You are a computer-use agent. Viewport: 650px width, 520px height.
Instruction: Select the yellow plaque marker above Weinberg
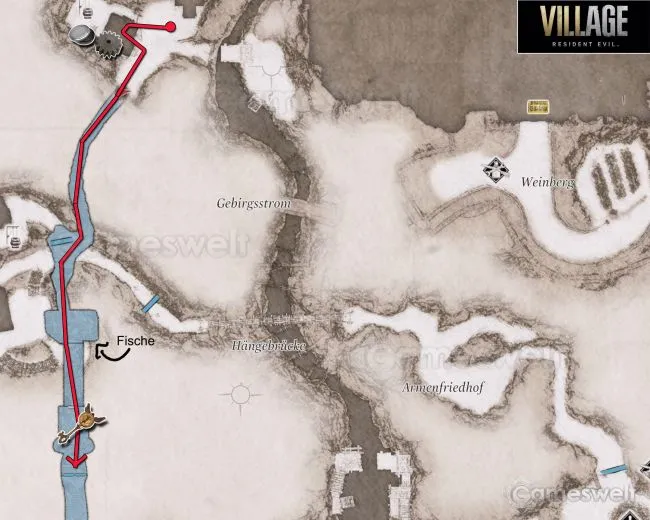[539, 105]
